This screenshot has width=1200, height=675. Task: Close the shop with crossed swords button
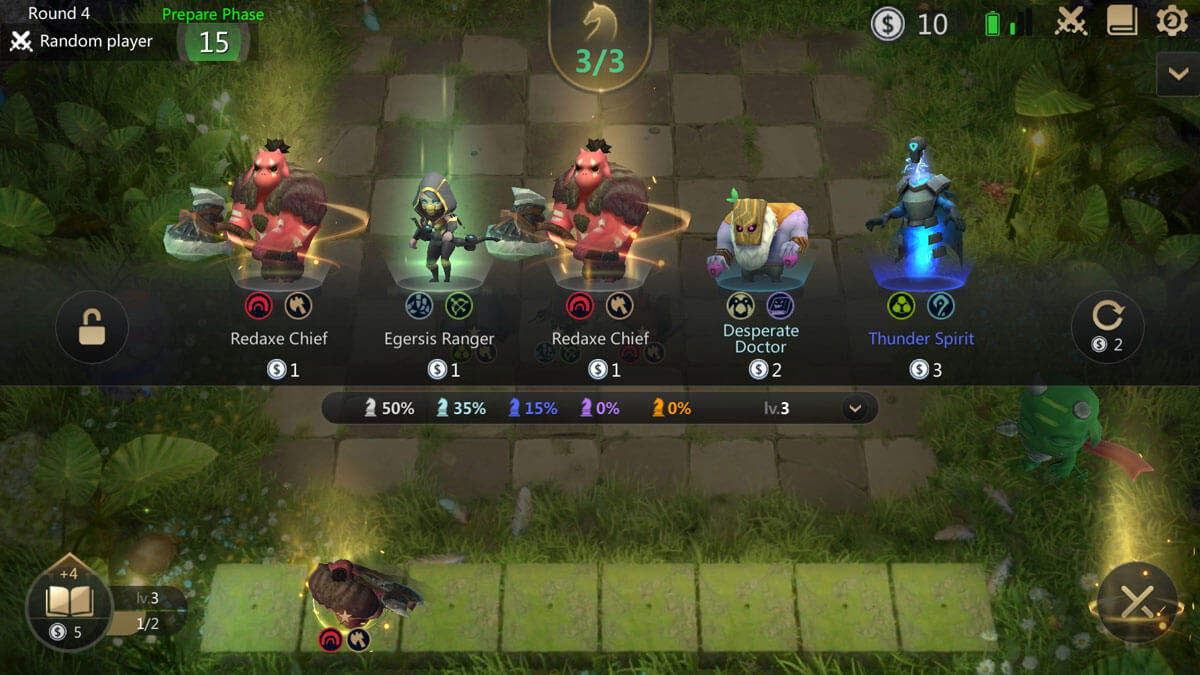click(1136, 602)
